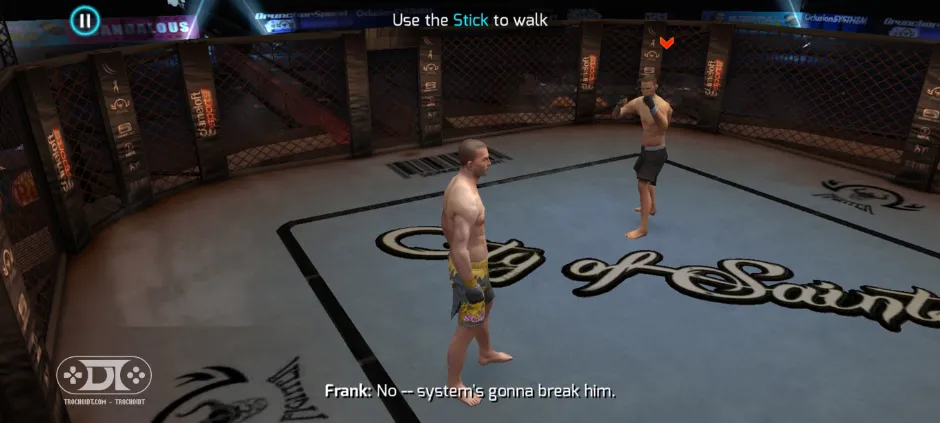
Task: Pause the fight with the pause button
Action: point(85,19)
